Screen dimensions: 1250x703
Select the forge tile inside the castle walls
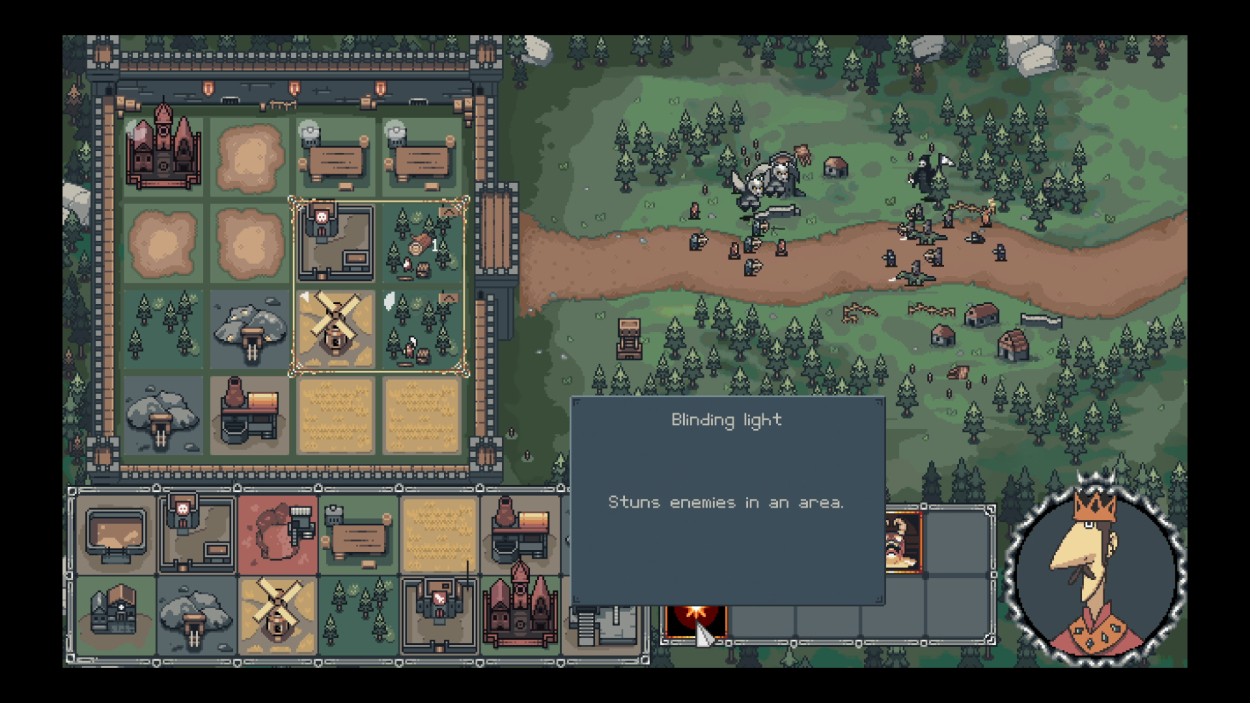click(x=249, y=413)
